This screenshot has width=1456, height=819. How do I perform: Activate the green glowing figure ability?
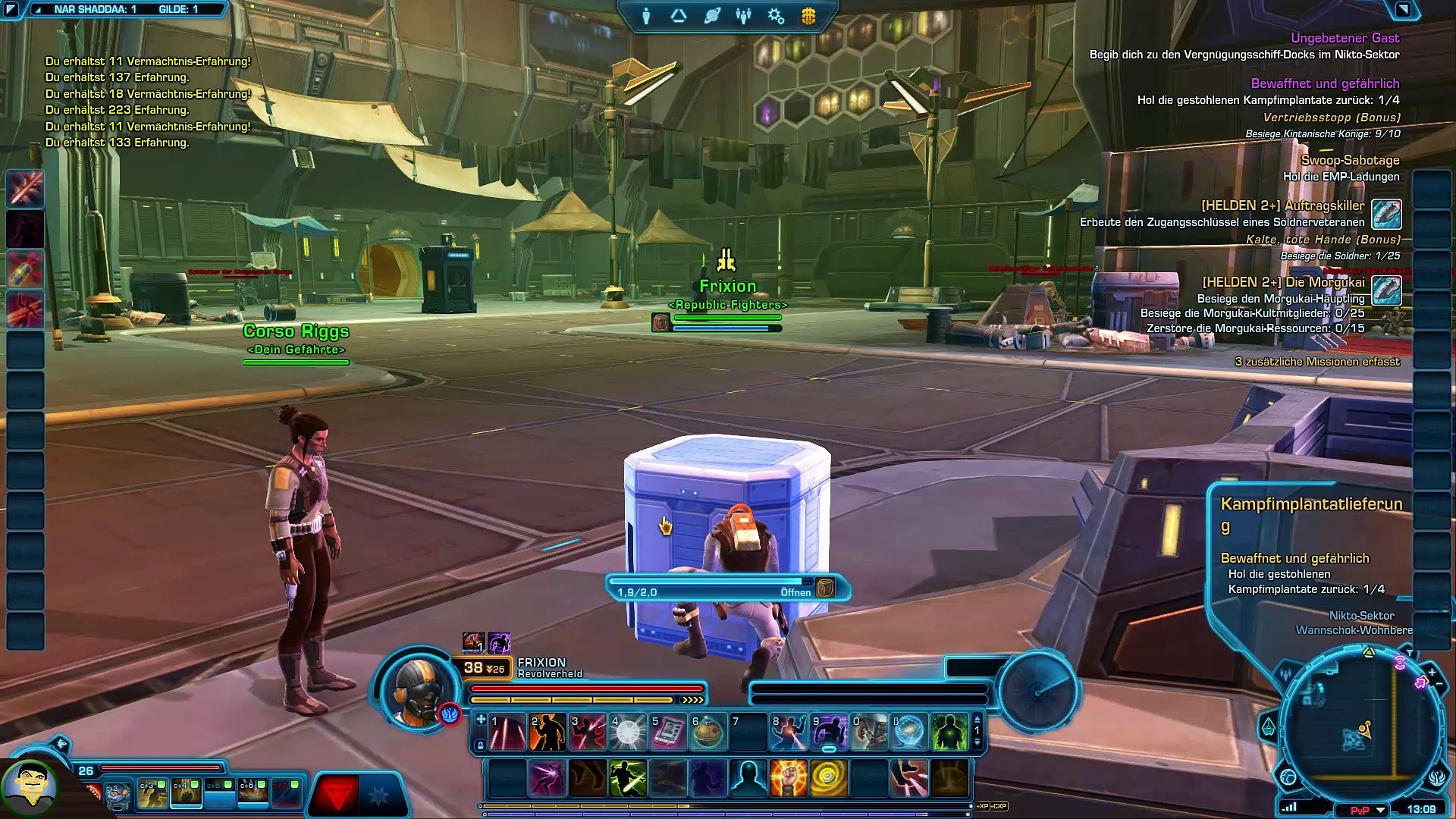coord(949,733)
